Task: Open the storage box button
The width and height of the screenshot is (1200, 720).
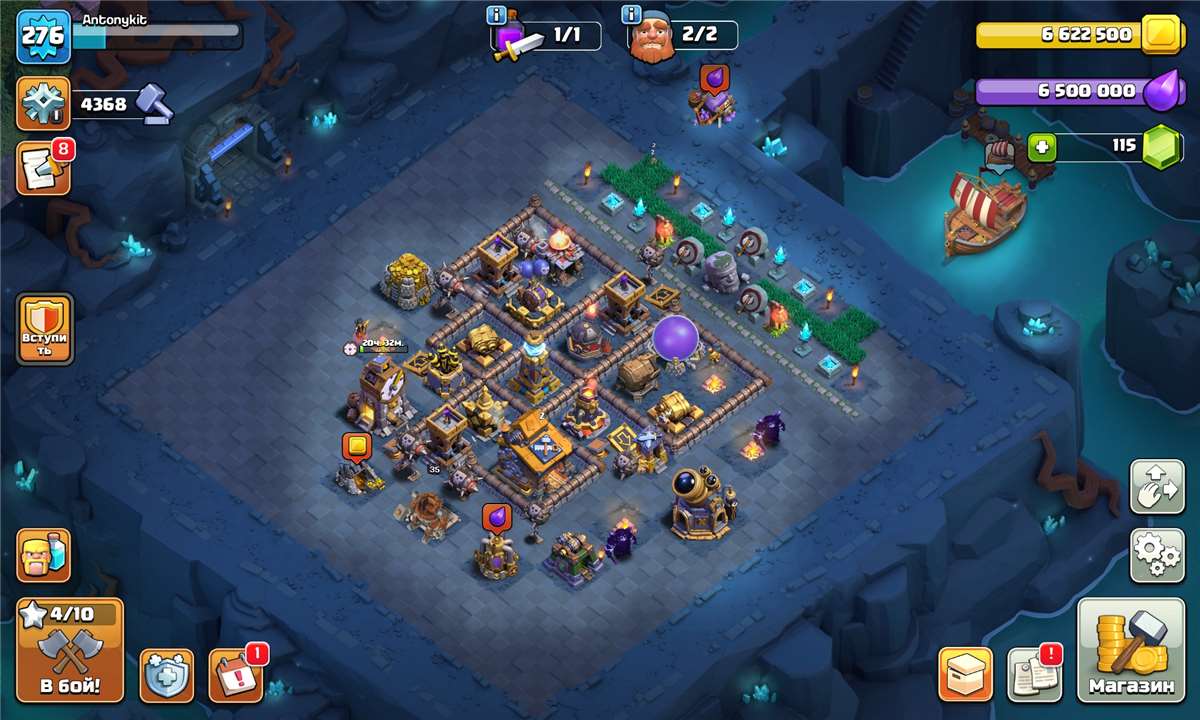Action: pyautogui.click(x=965, y=675)
